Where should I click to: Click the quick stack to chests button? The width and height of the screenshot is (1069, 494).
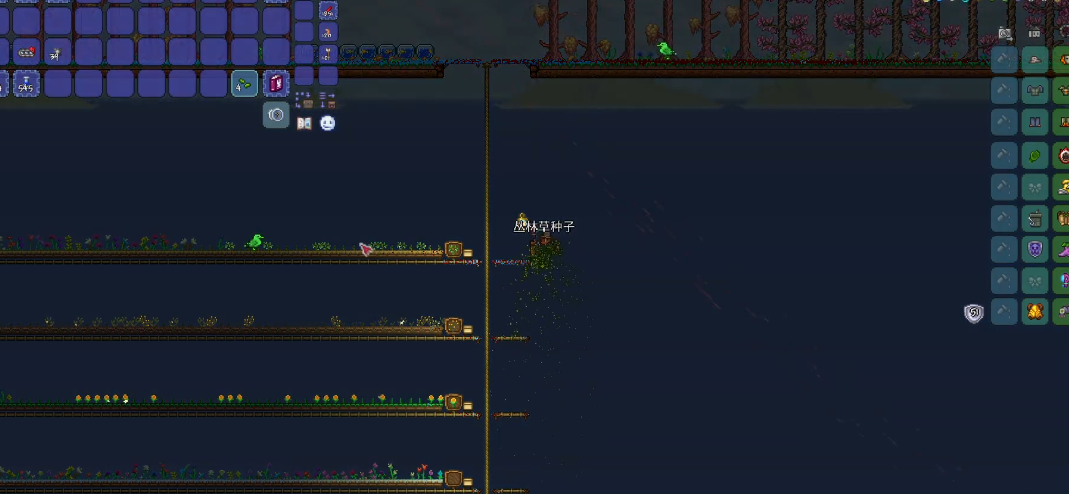tap(304, 99)
